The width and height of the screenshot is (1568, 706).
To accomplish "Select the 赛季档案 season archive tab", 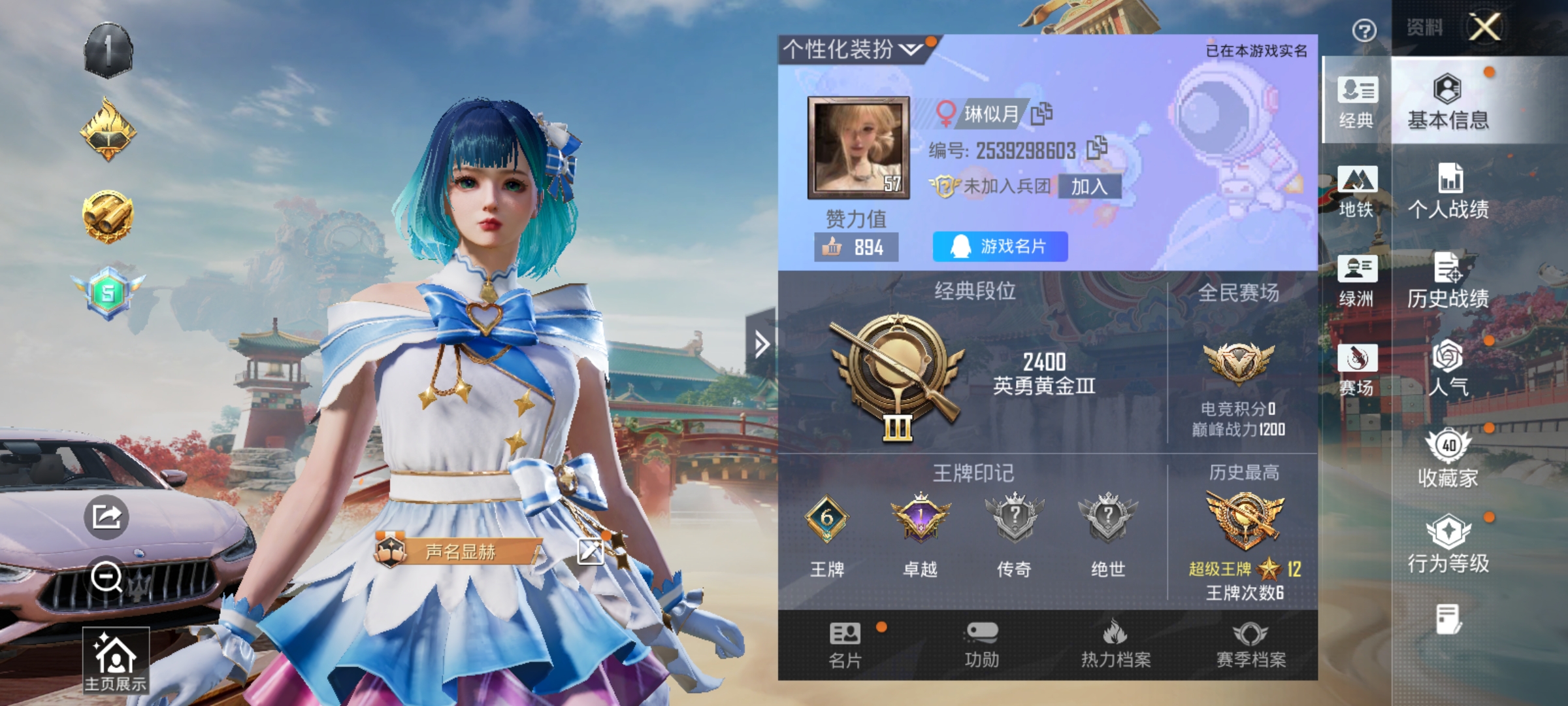I will click(x=1250, y=645).
